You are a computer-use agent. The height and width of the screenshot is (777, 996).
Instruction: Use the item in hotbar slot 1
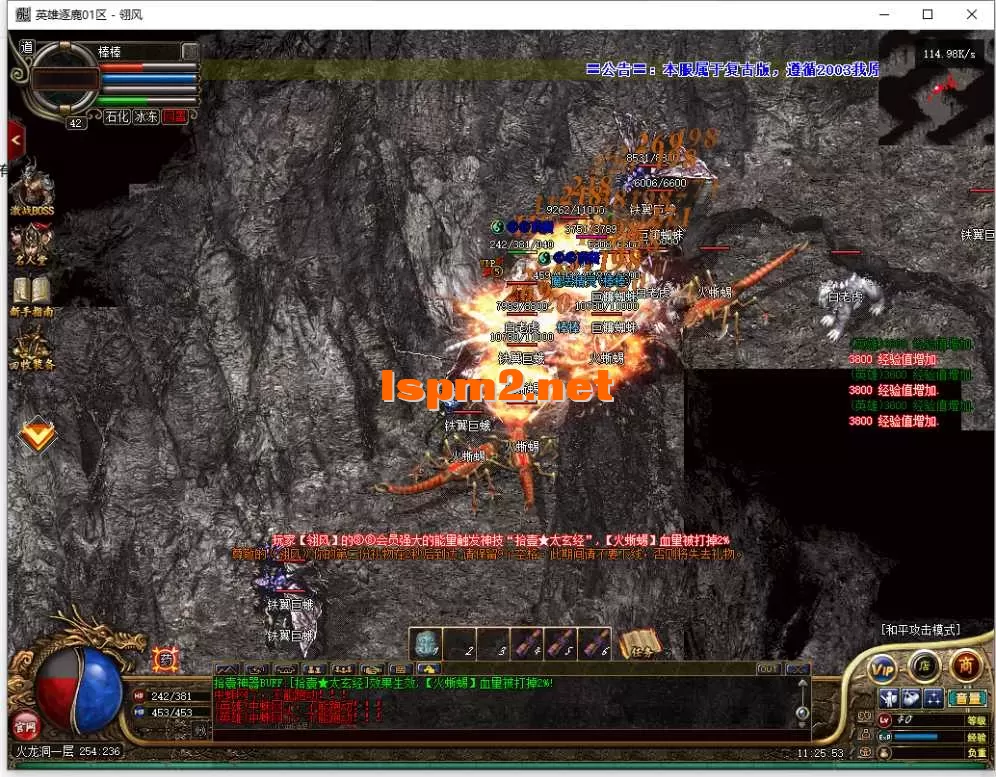point(425,645)
